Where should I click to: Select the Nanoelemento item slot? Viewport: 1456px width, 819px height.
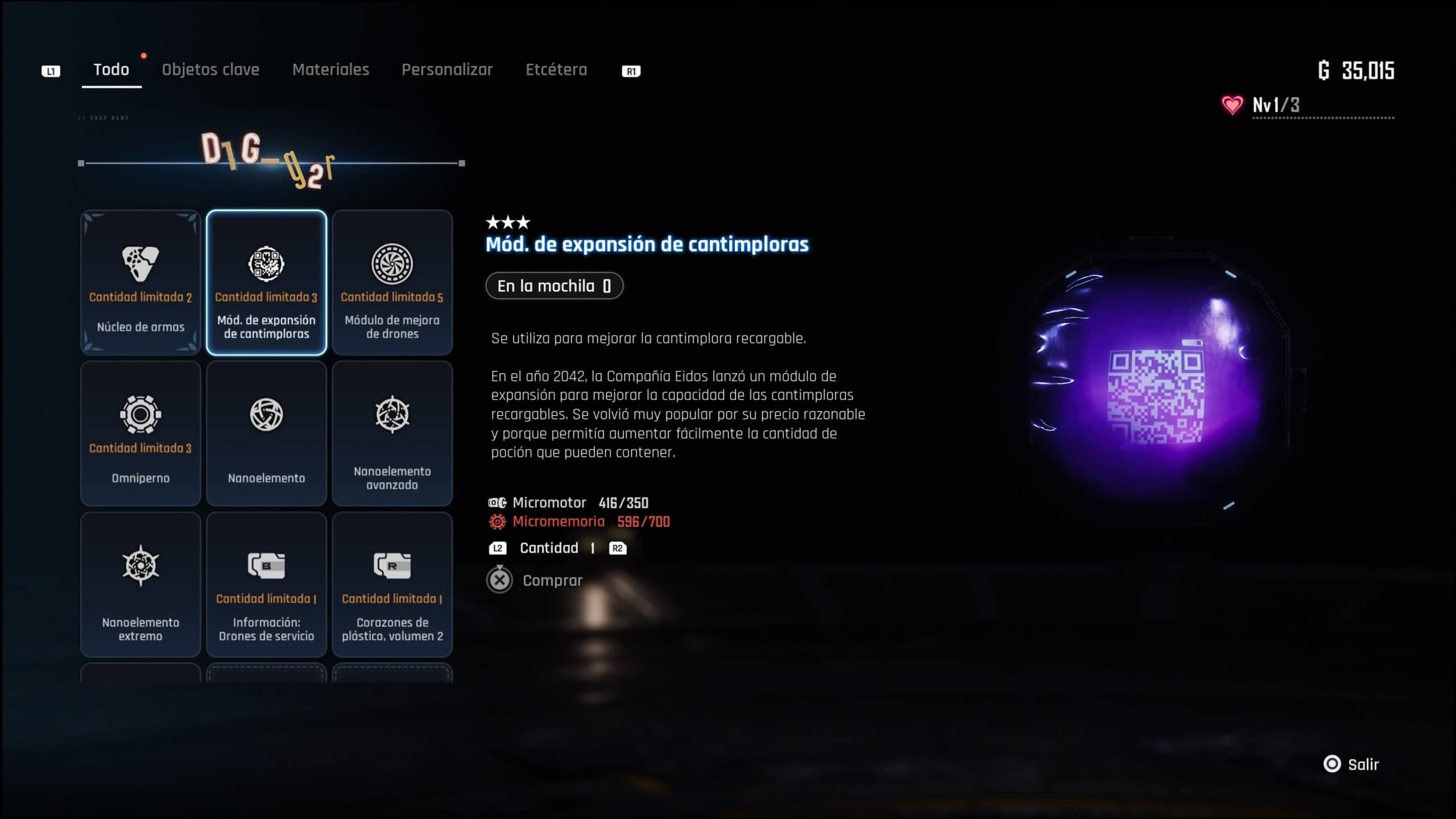coord(266,433)
